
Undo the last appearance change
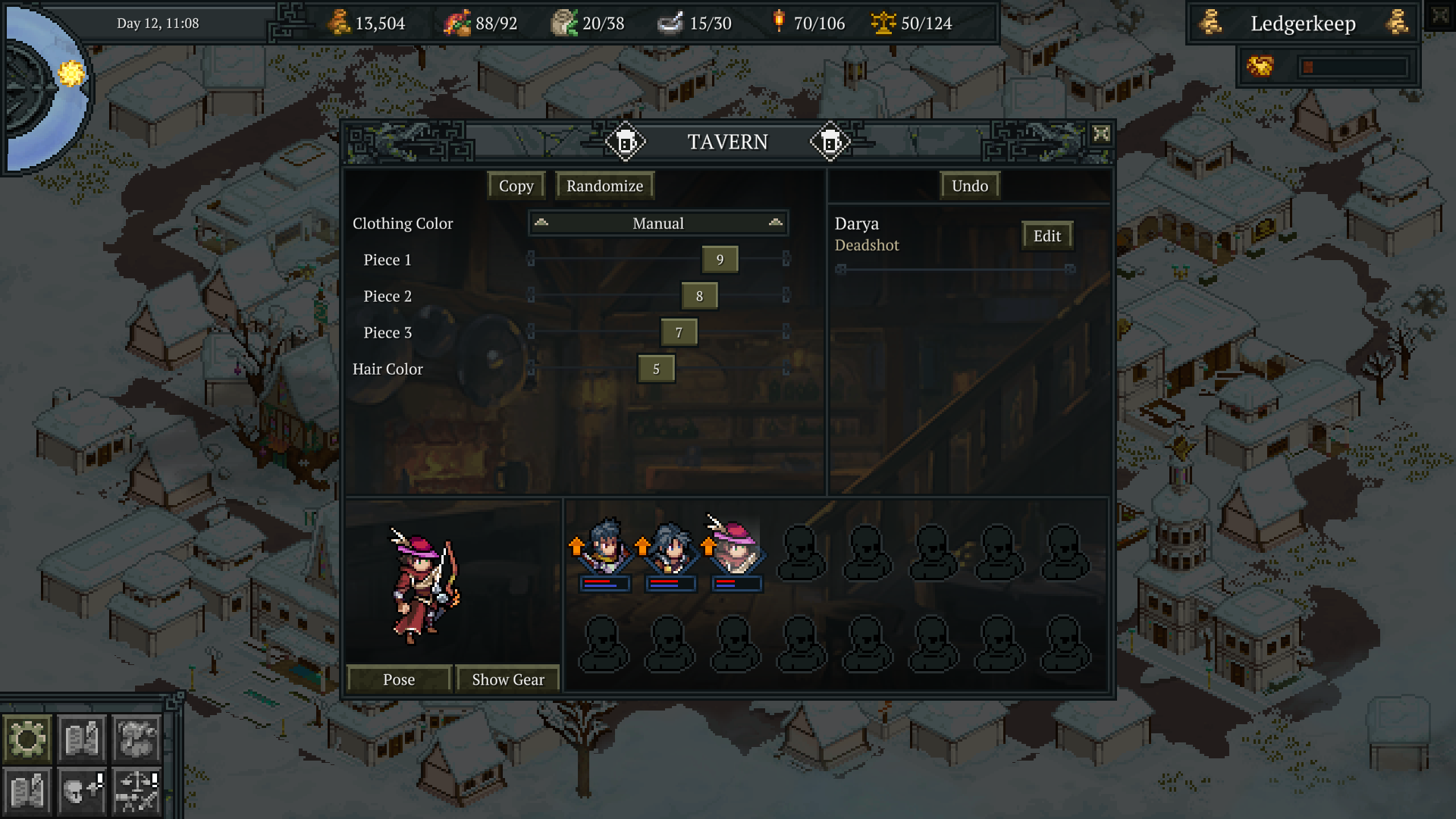969,186
